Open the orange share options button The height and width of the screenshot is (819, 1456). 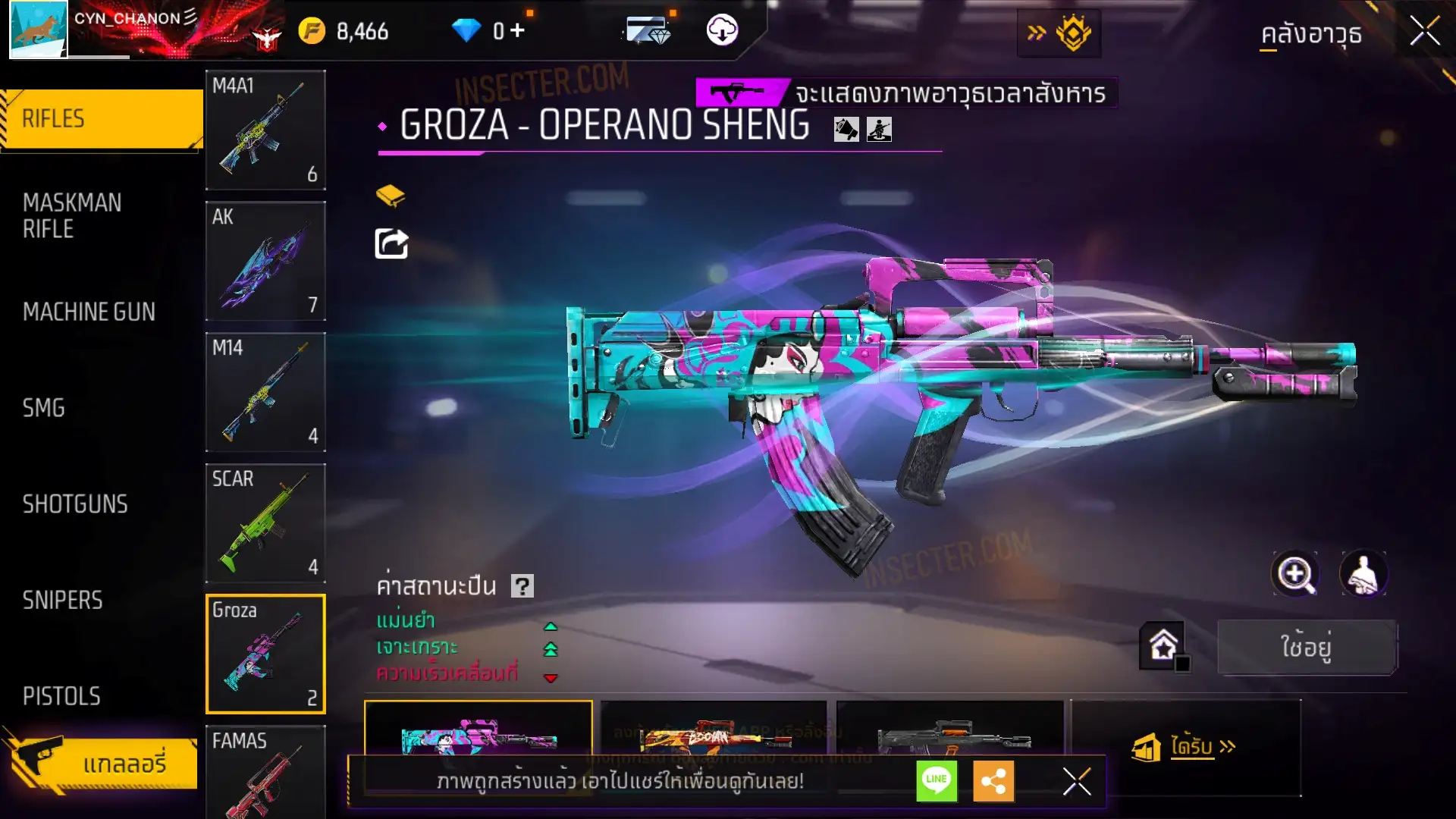(993, 781)
